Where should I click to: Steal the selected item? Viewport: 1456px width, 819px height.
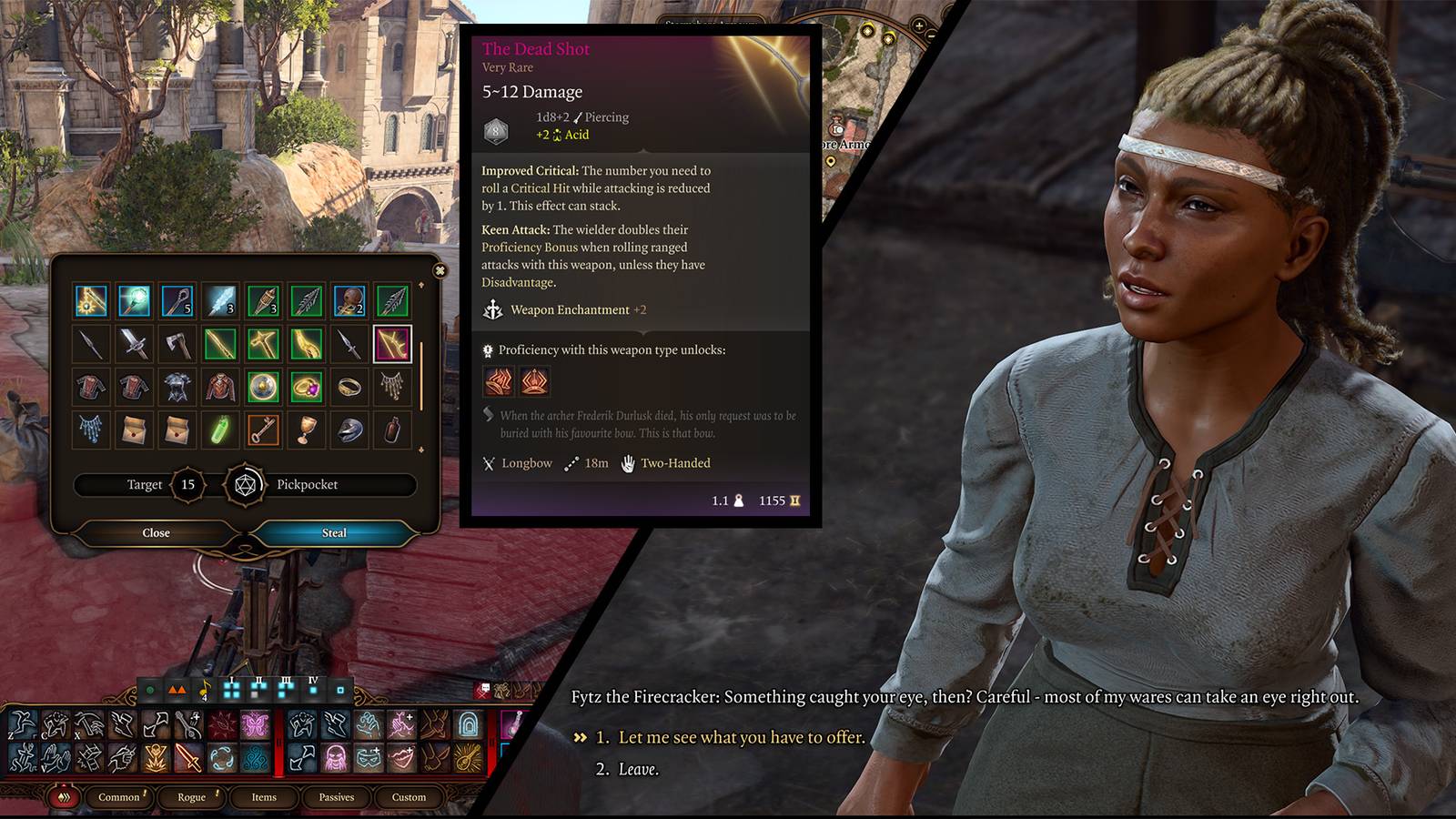[334, 532]
